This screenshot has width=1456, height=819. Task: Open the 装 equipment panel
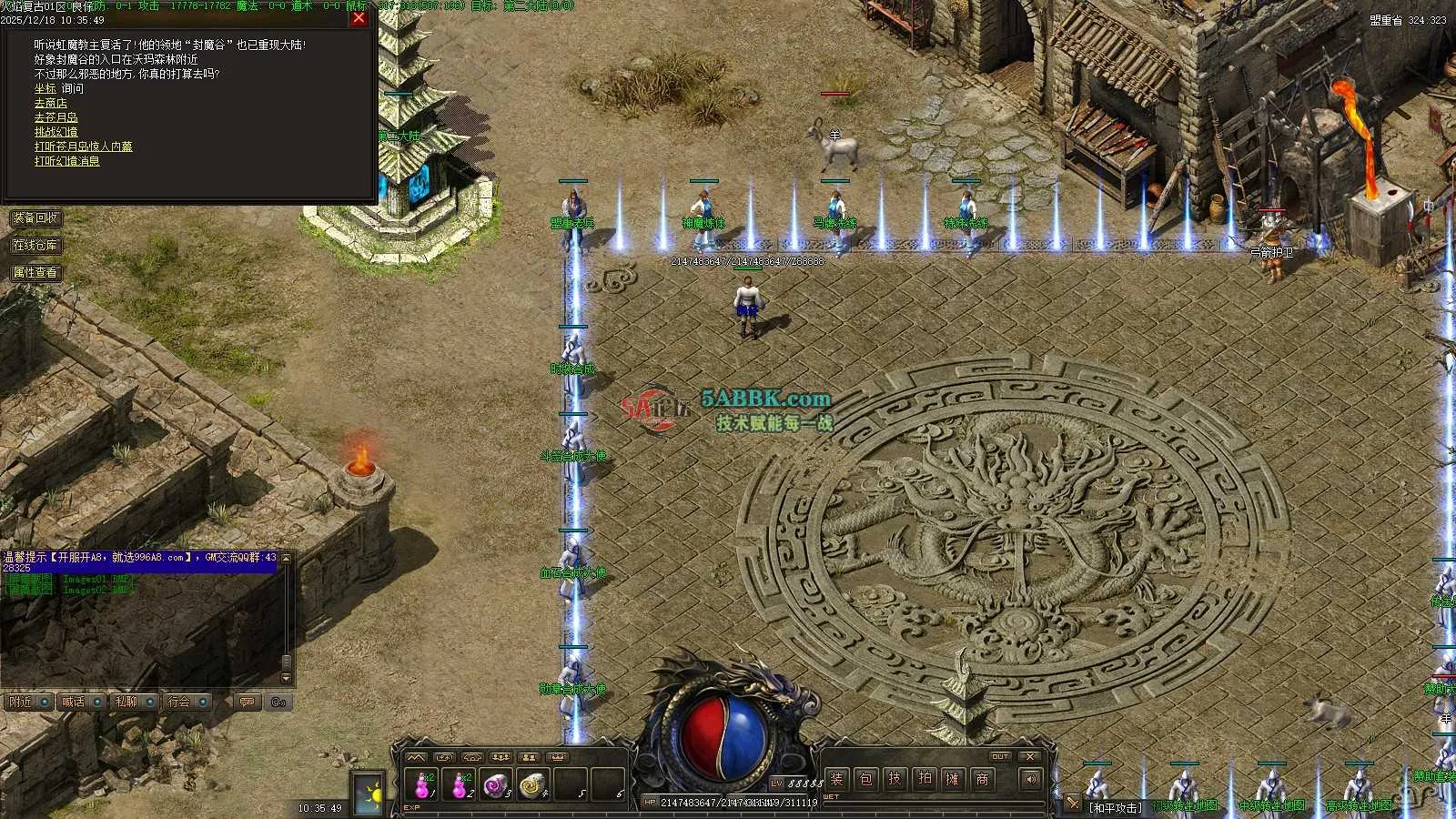click(x=837, y=779)
